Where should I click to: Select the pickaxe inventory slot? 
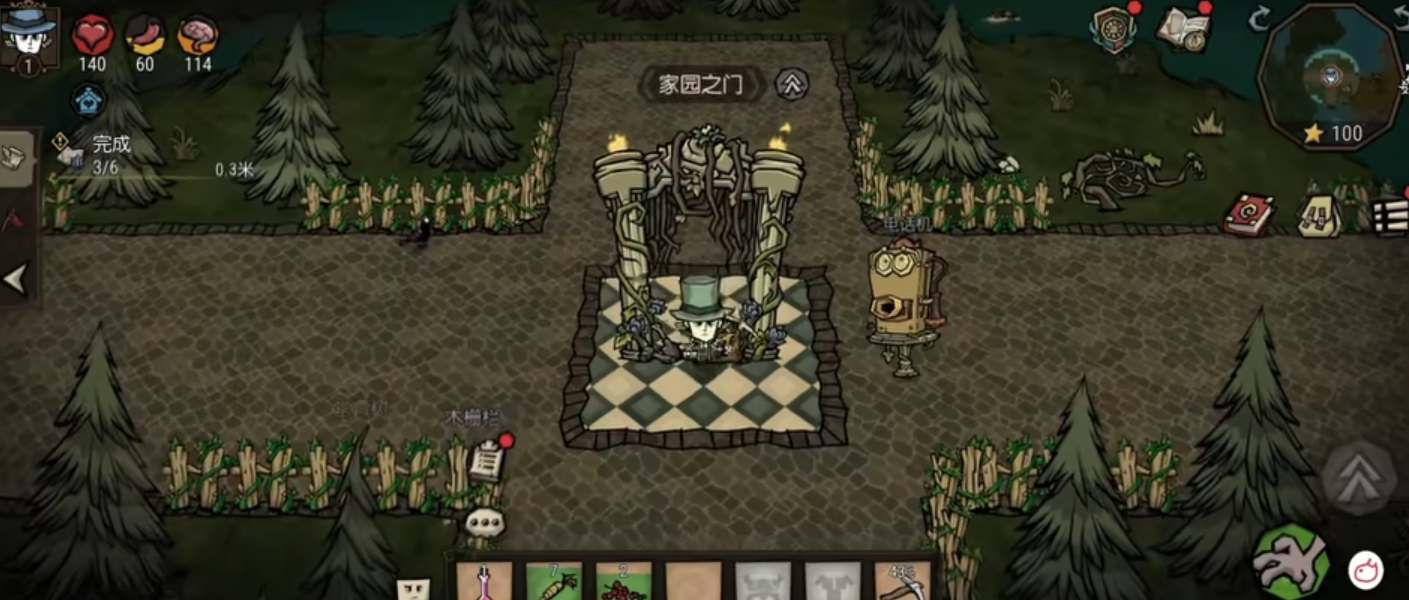click(902, 581)
